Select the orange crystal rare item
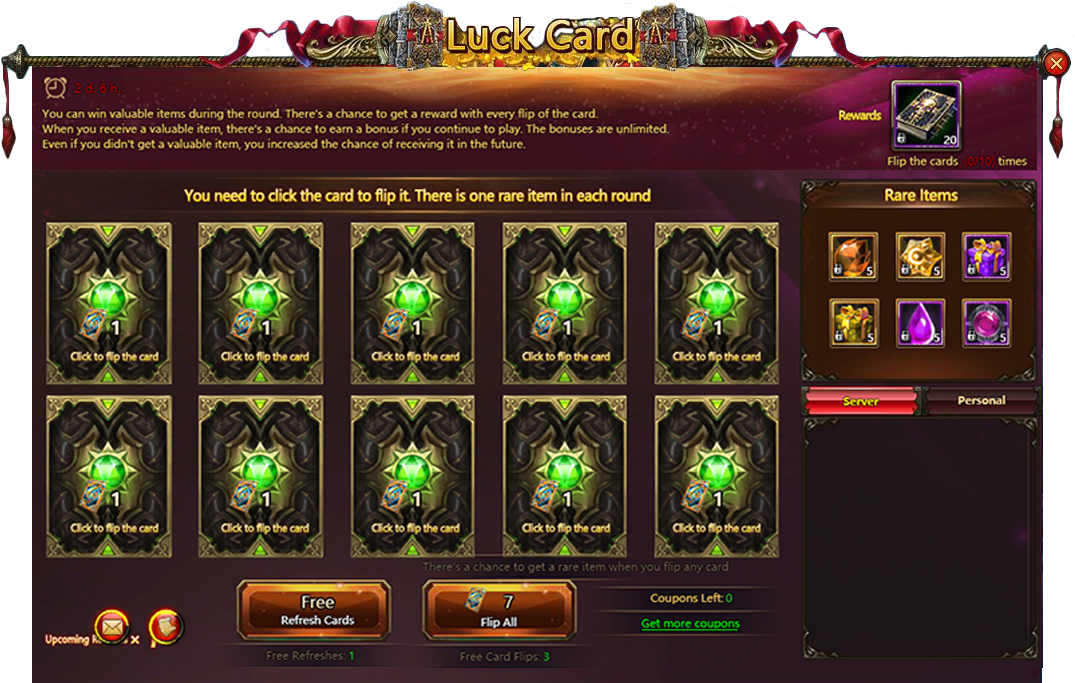 click(853, 257)
